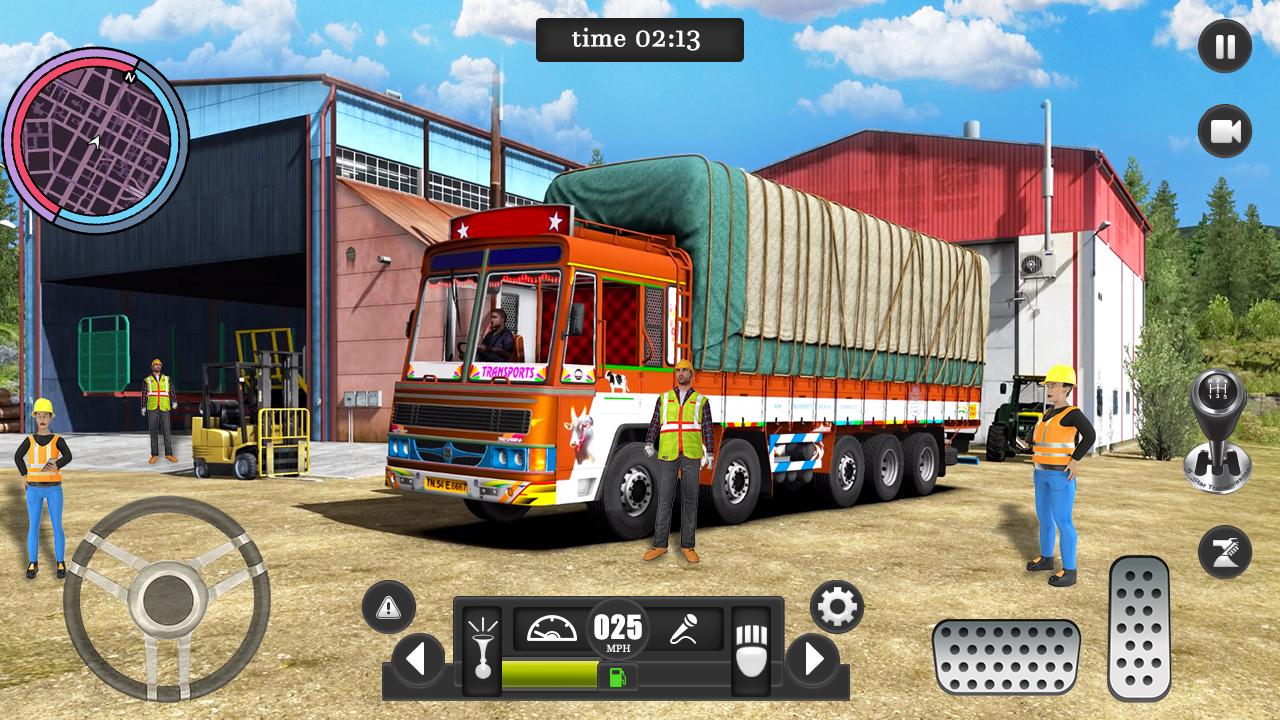Pause the game
This screenshot has width=1280, height=720.
(1224, 46)
